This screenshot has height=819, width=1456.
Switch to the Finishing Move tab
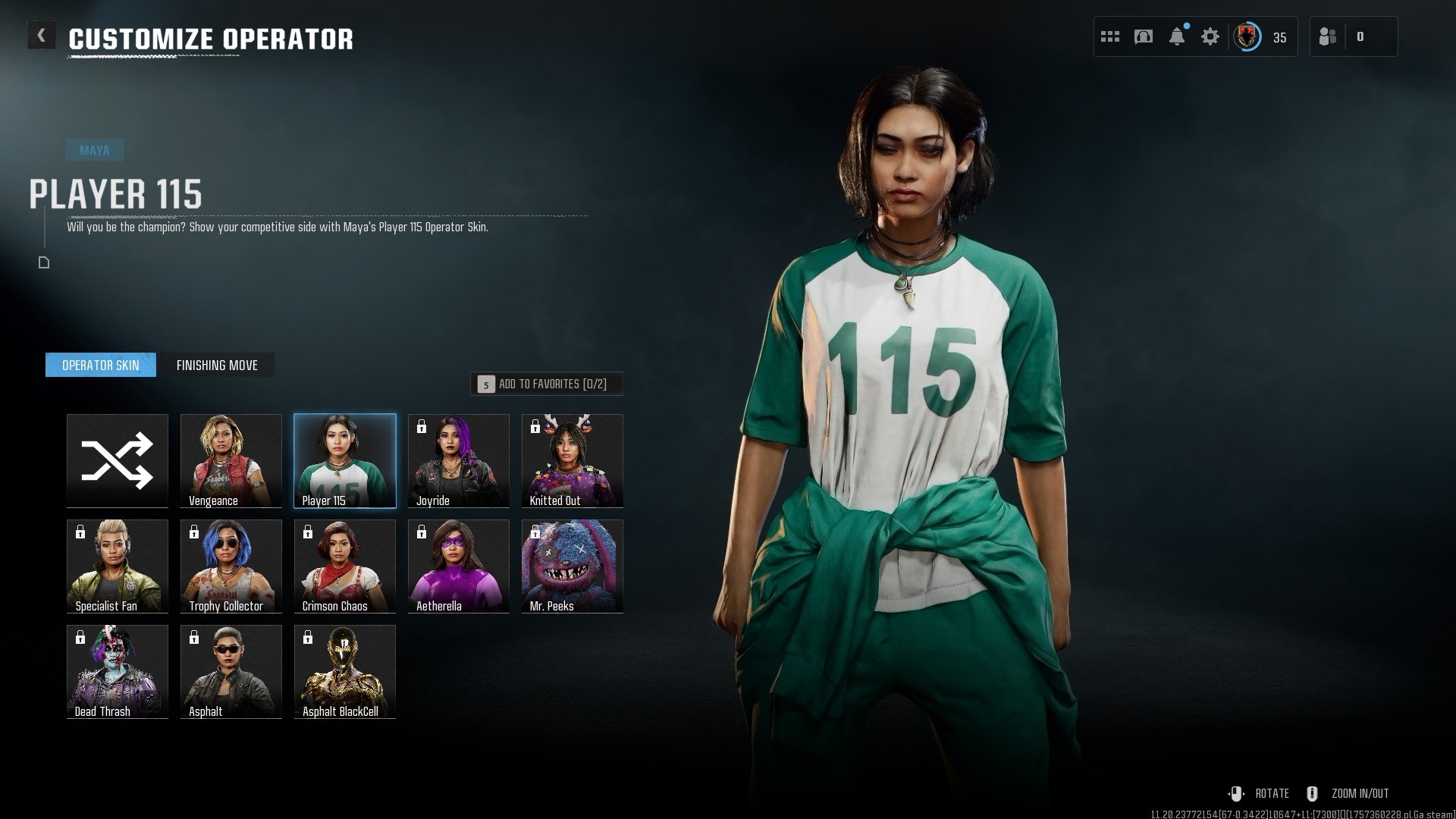tap(217, 365)
